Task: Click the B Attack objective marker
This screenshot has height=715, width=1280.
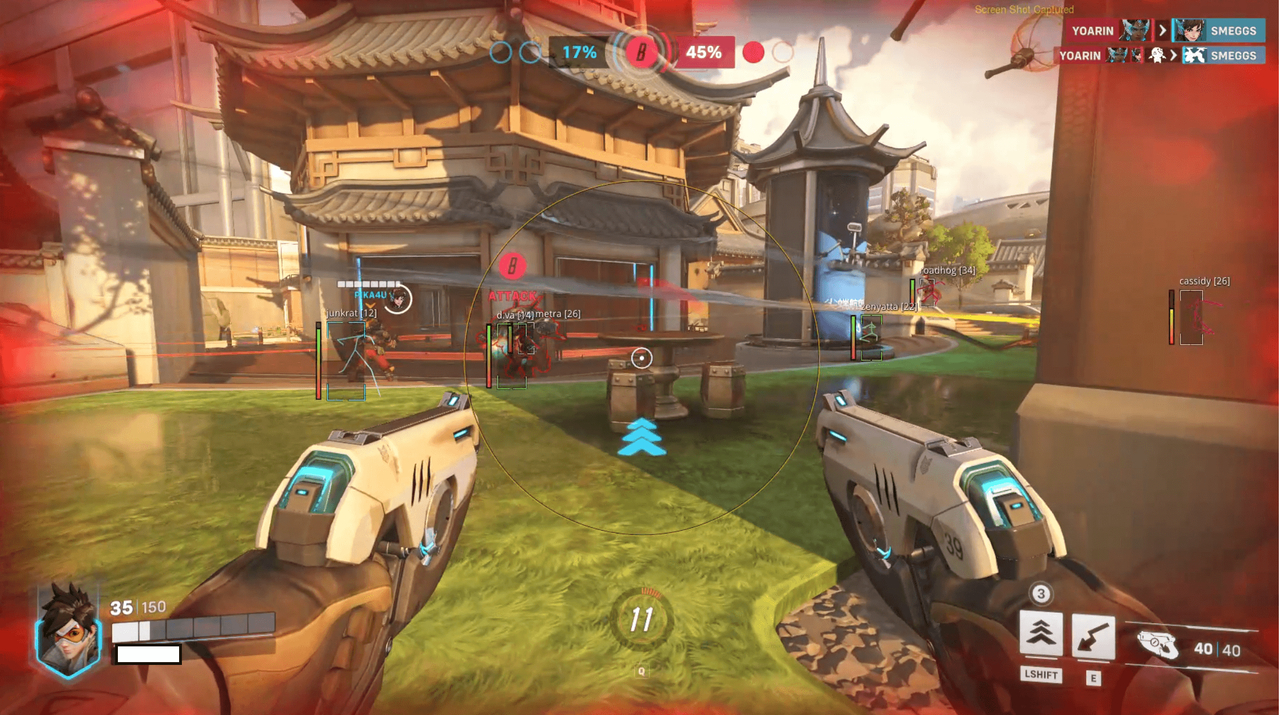Action: tap(512, 267)
